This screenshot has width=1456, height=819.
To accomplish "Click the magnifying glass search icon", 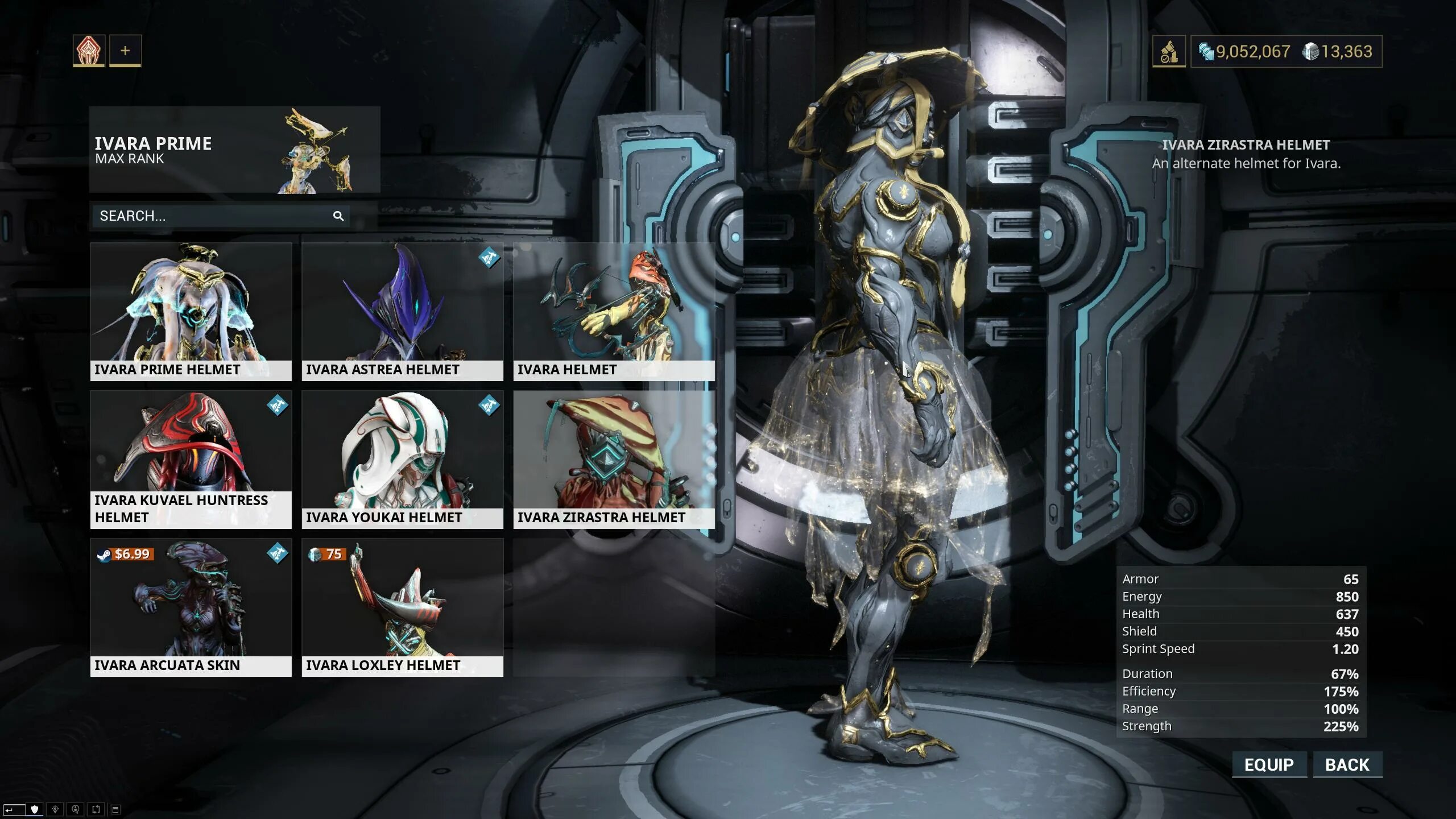I will click(x=338, y=216).
